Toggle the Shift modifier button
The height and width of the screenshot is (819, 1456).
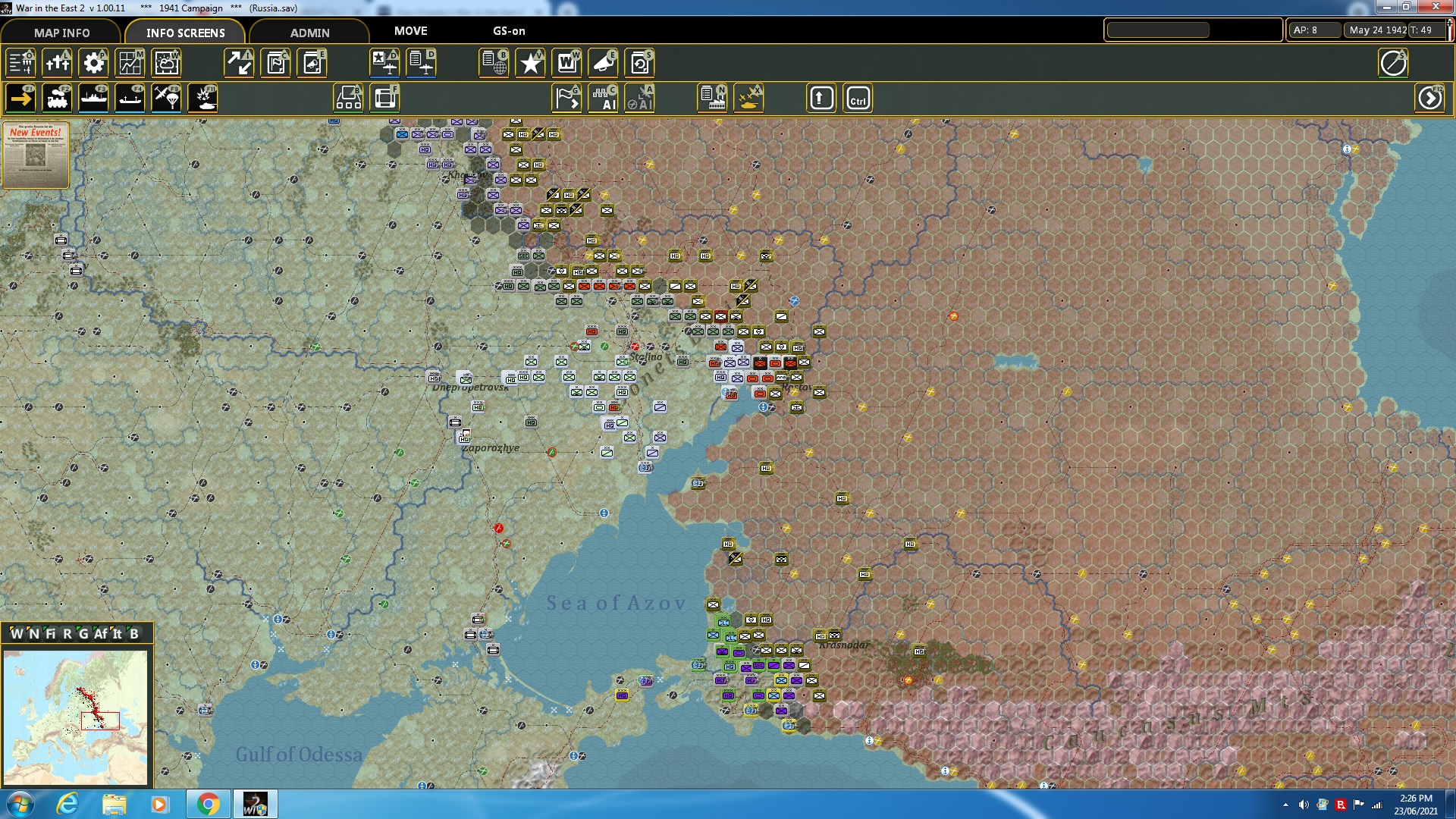coord(821,97)
